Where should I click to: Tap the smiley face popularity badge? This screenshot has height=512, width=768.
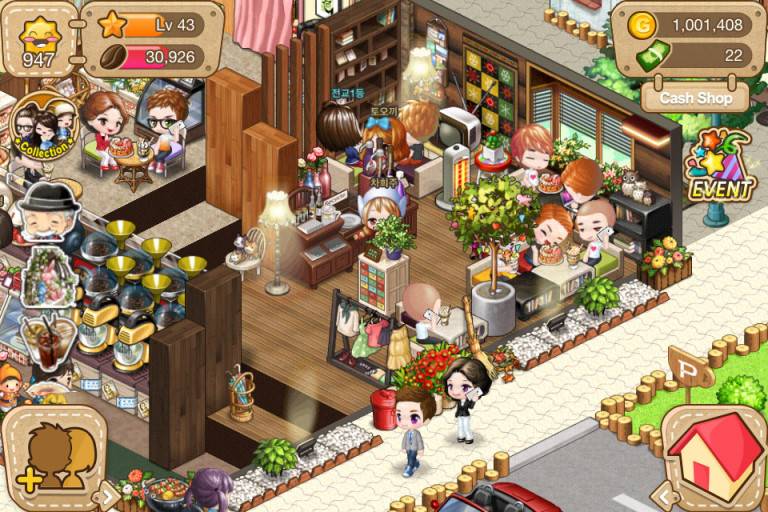[40, 39]
